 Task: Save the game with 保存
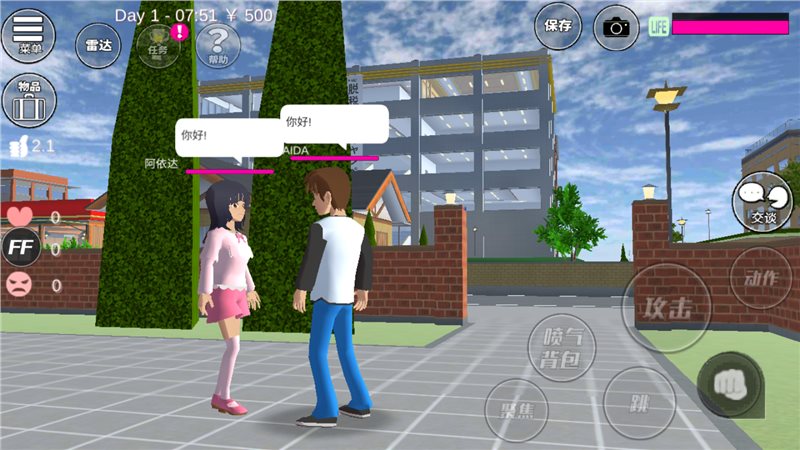pyautogui.click(x=557, y=27)
